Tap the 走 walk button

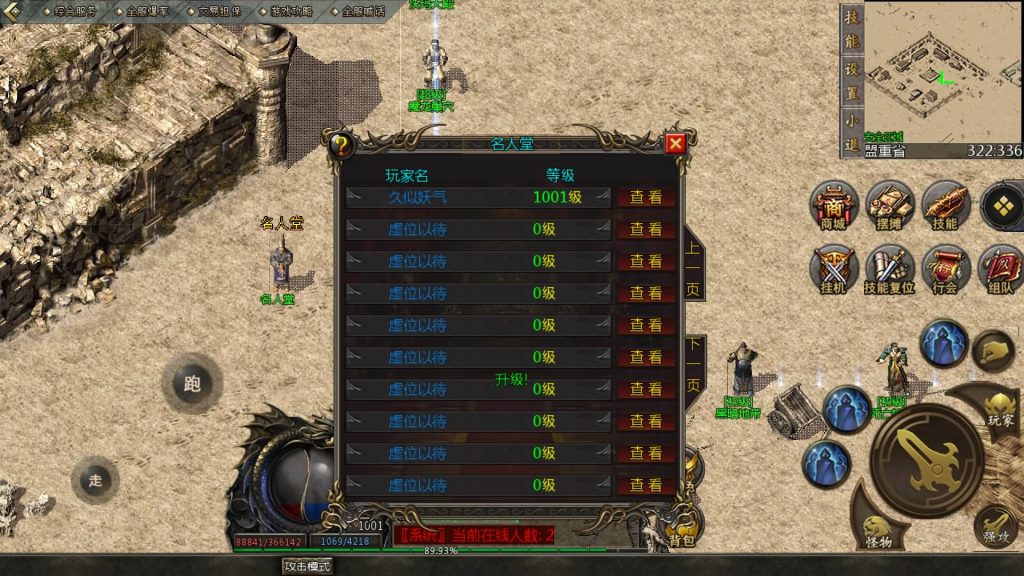pos(95,481)
